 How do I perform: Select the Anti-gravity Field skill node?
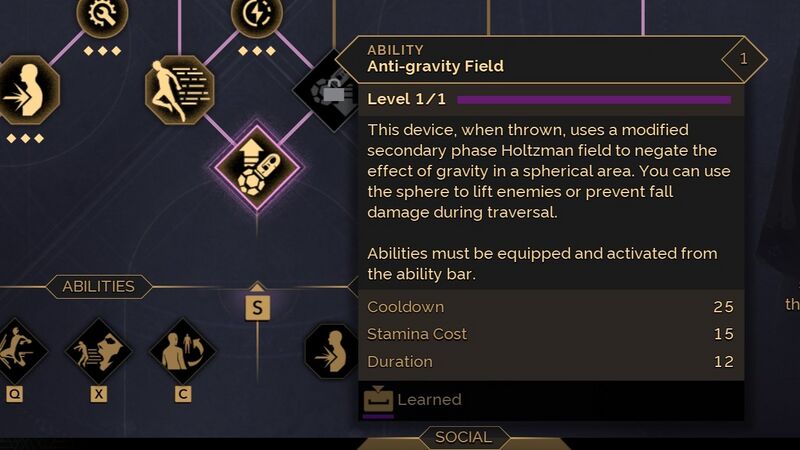(257, 166)
